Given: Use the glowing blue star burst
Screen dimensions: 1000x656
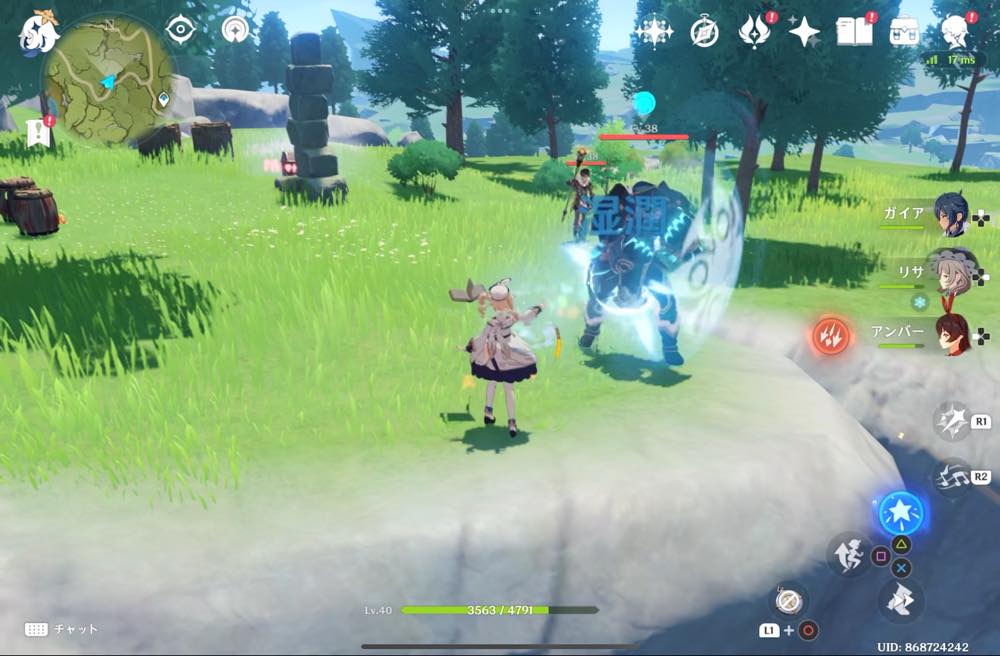Looking at the screenshot, I should pos(901,512).
